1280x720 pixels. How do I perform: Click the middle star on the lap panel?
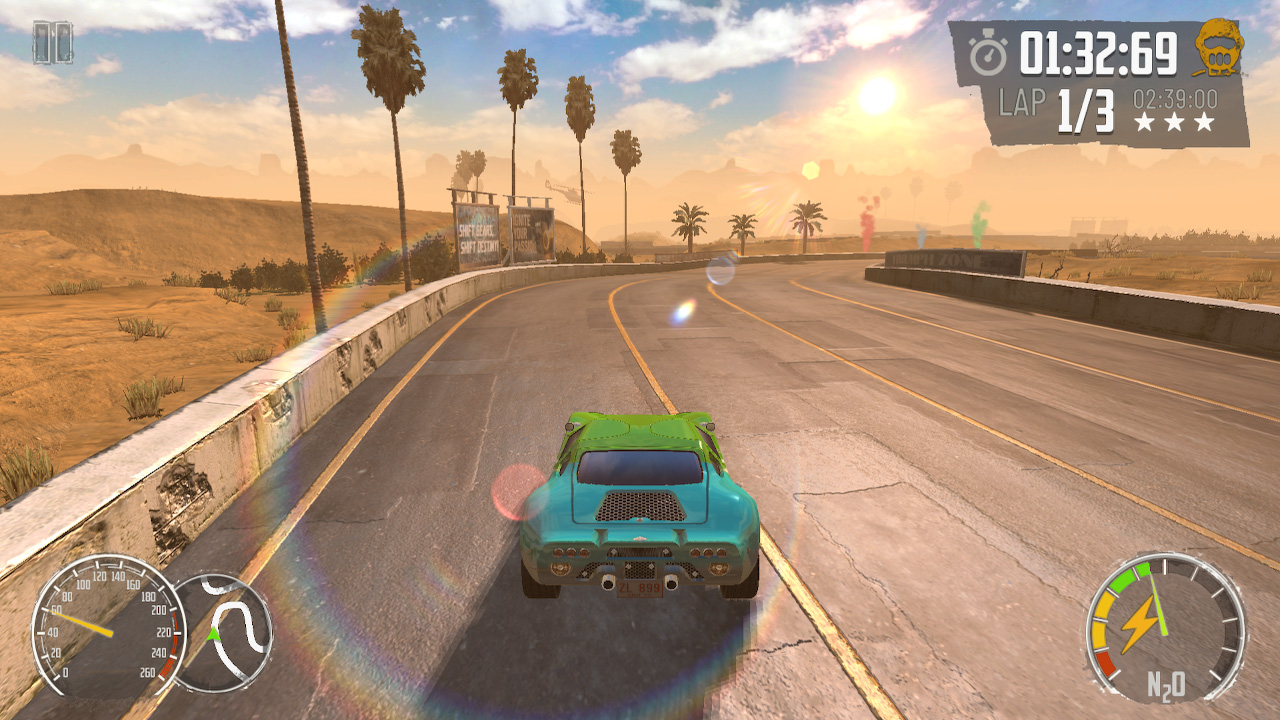[x=1176, y=121]
